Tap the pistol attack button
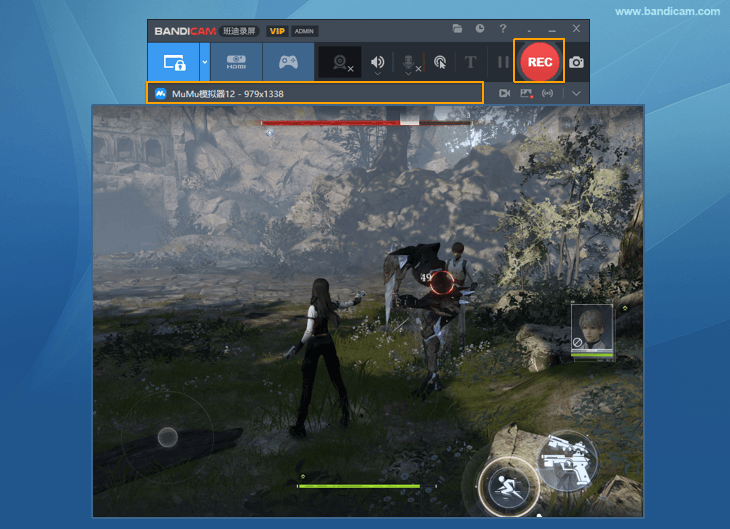Screen dimensions: 730x529 coord(566,461)
